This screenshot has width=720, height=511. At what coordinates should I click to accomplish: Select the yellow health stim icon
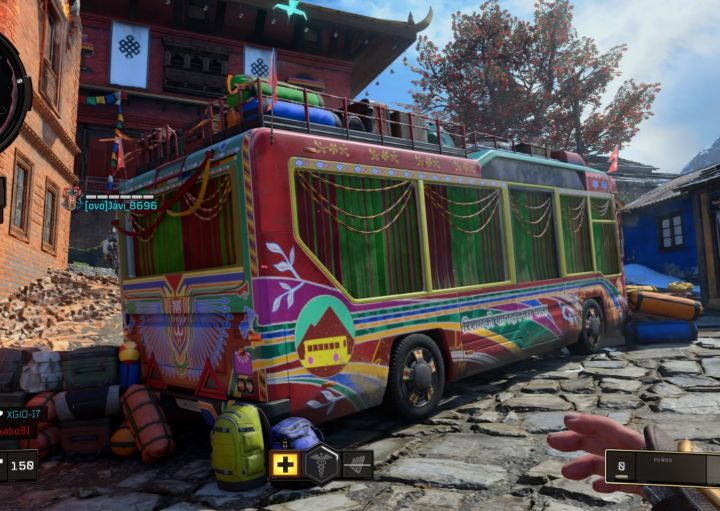tap(285, 464)
